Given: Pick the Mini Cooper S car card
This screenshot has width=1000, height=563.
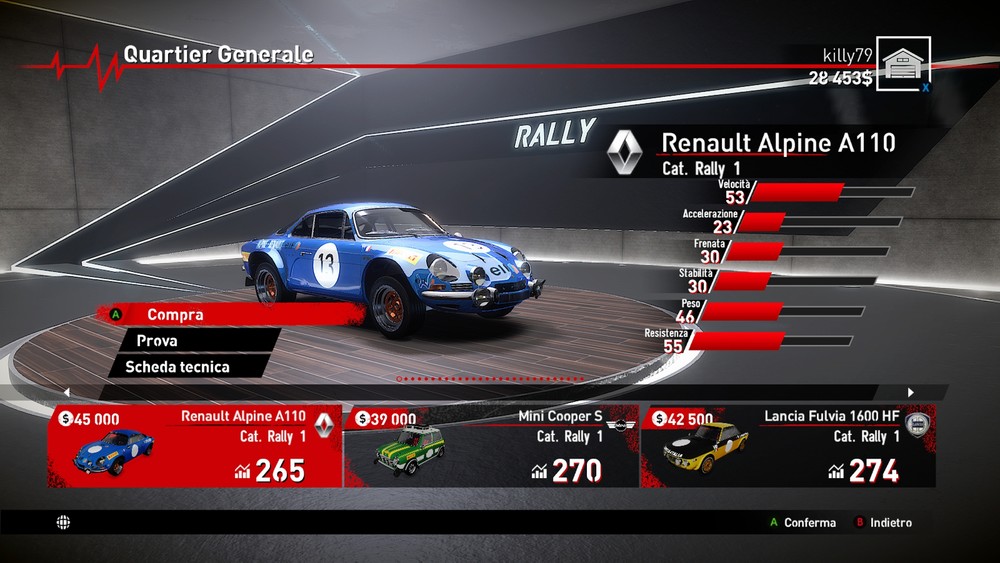Looking at the screenshot, I should 491,446.
